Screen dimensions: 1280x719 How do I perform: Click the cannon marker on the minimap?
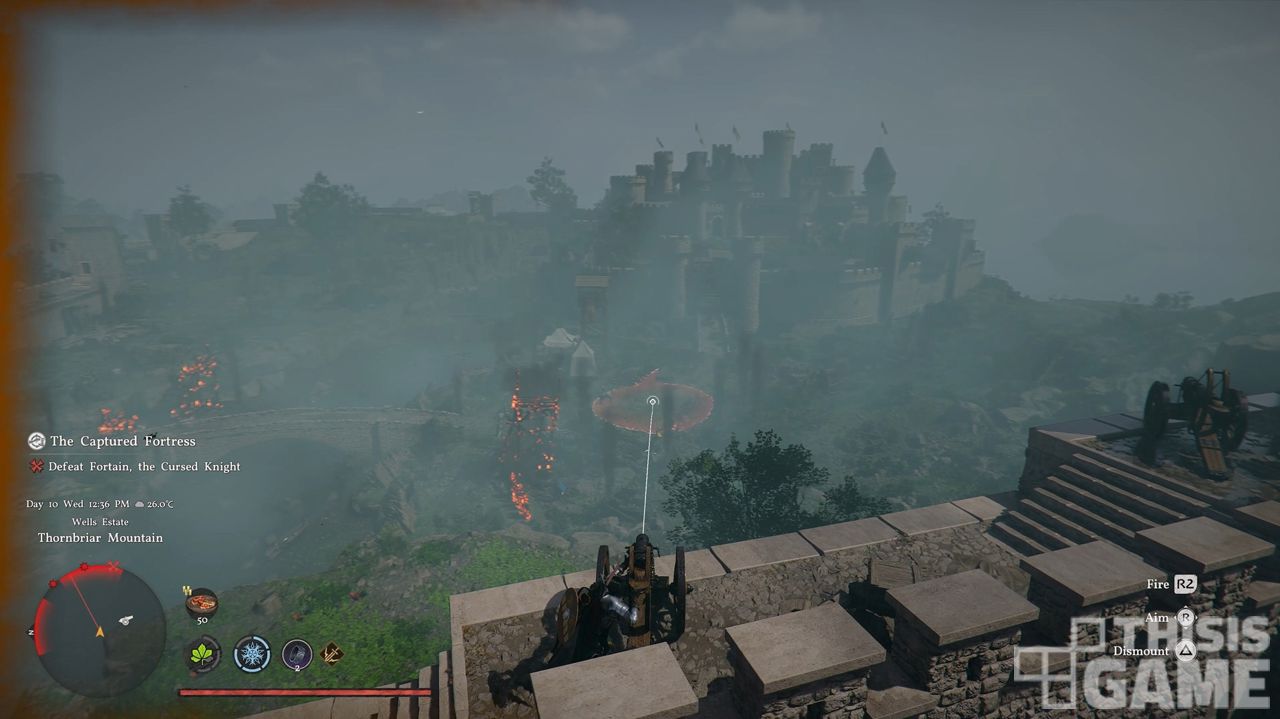pyautogui.click(x=126, y=620)
